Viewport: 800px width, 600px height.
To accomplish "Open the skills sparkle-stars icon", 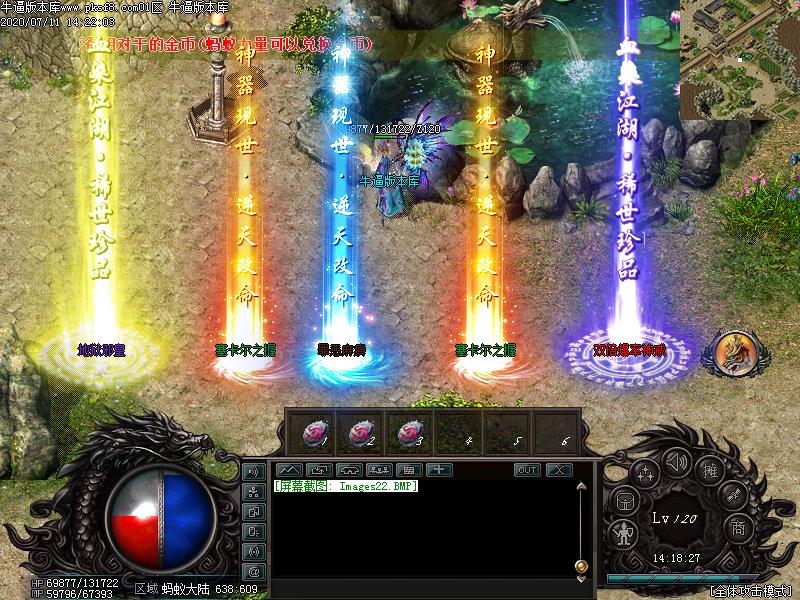I will click(x=645, y=473).
